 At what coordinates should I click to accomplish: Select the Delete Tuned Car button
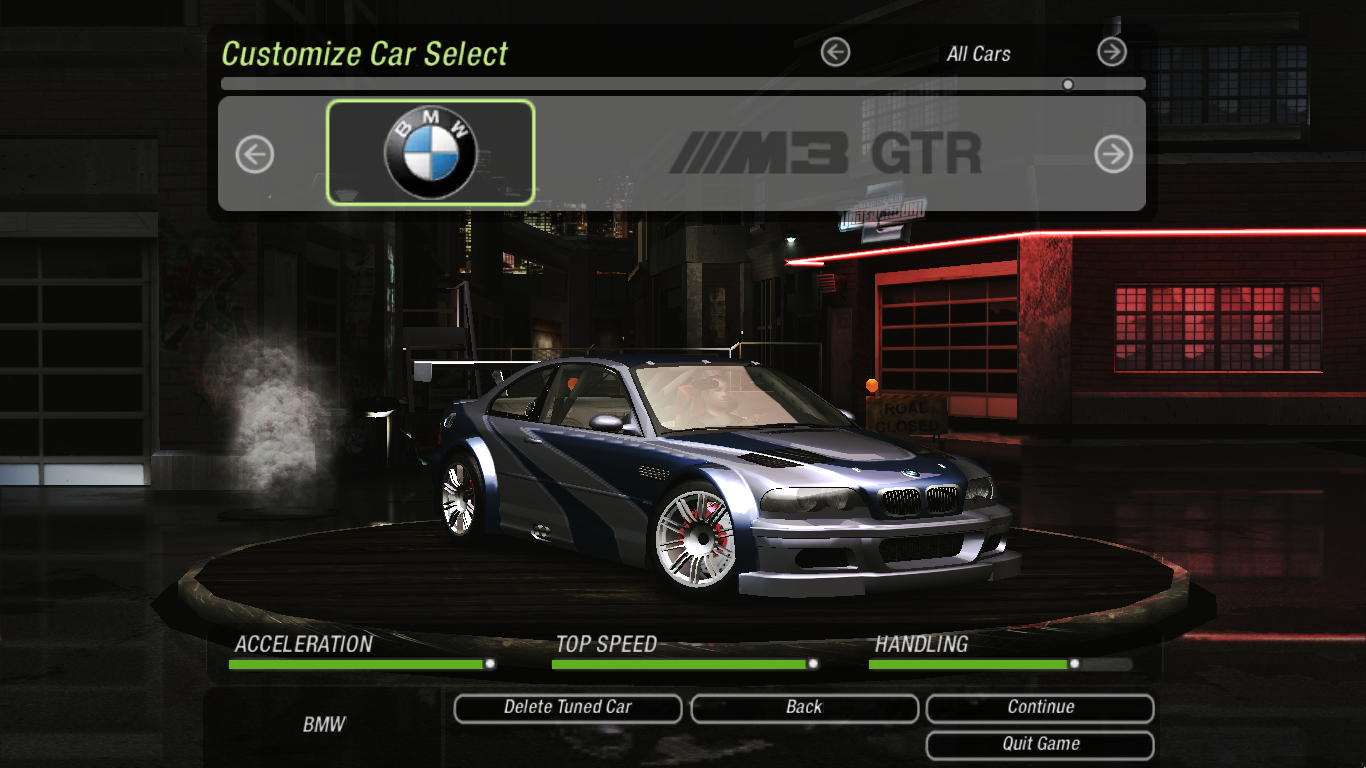[567, 708]
